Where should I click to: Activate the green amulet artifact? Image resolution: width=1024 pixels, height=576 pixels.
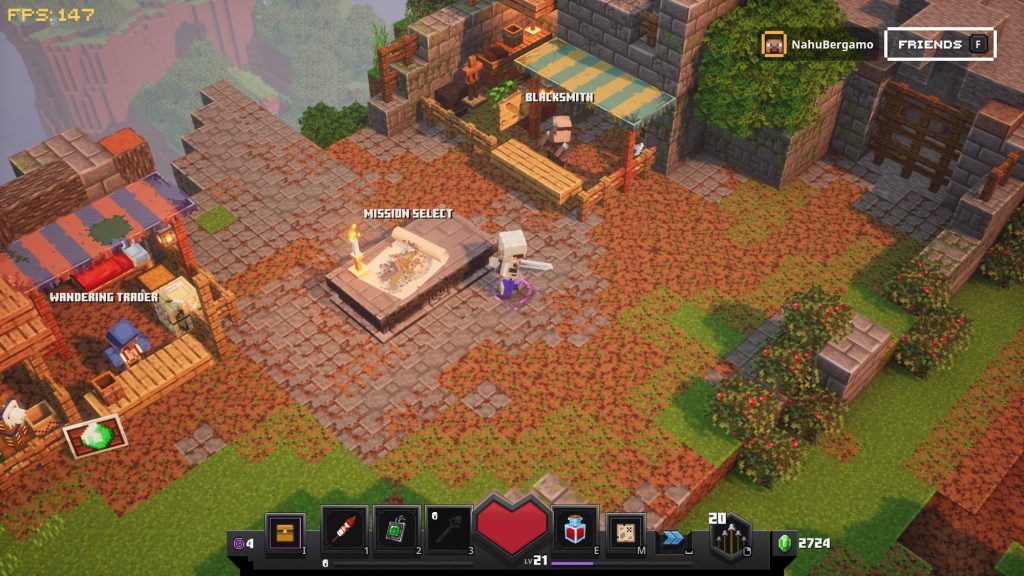pyautogui.click(x=395, y=531)
